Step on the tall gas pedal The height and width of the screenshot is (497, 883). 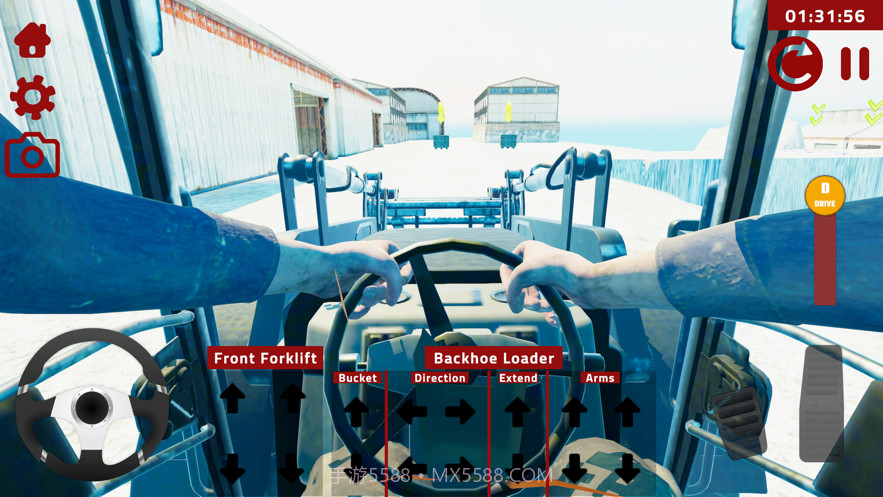coord(822,403)
